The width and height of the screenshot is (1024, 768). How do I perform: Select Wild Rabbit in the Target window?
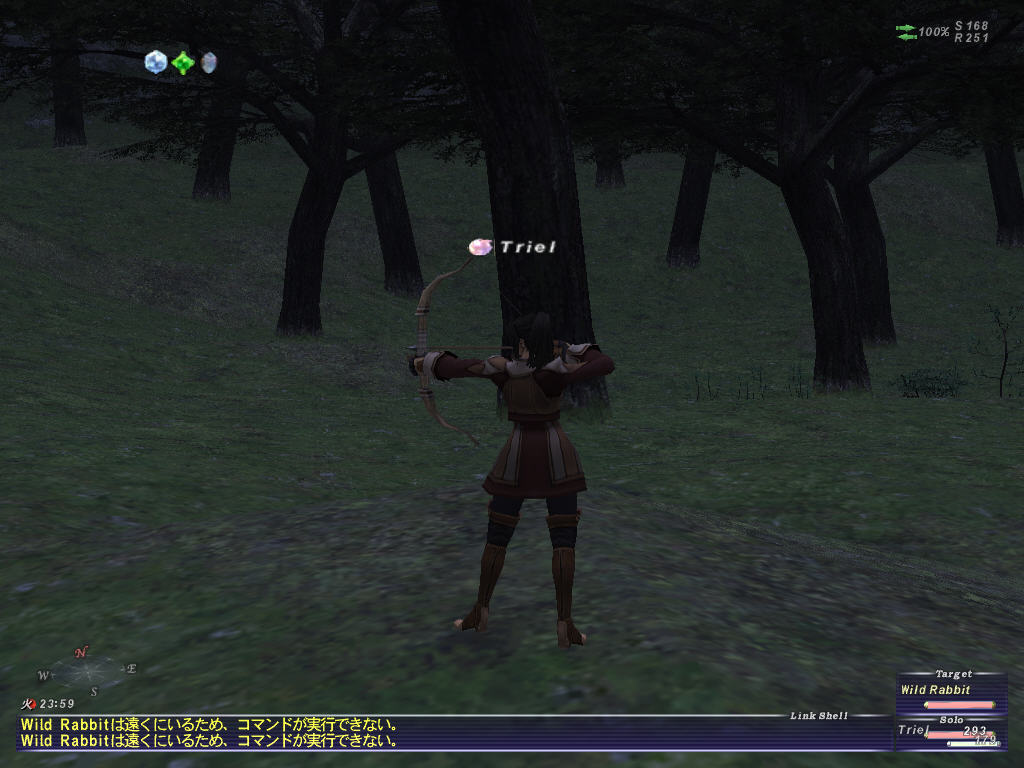(935, 690)
